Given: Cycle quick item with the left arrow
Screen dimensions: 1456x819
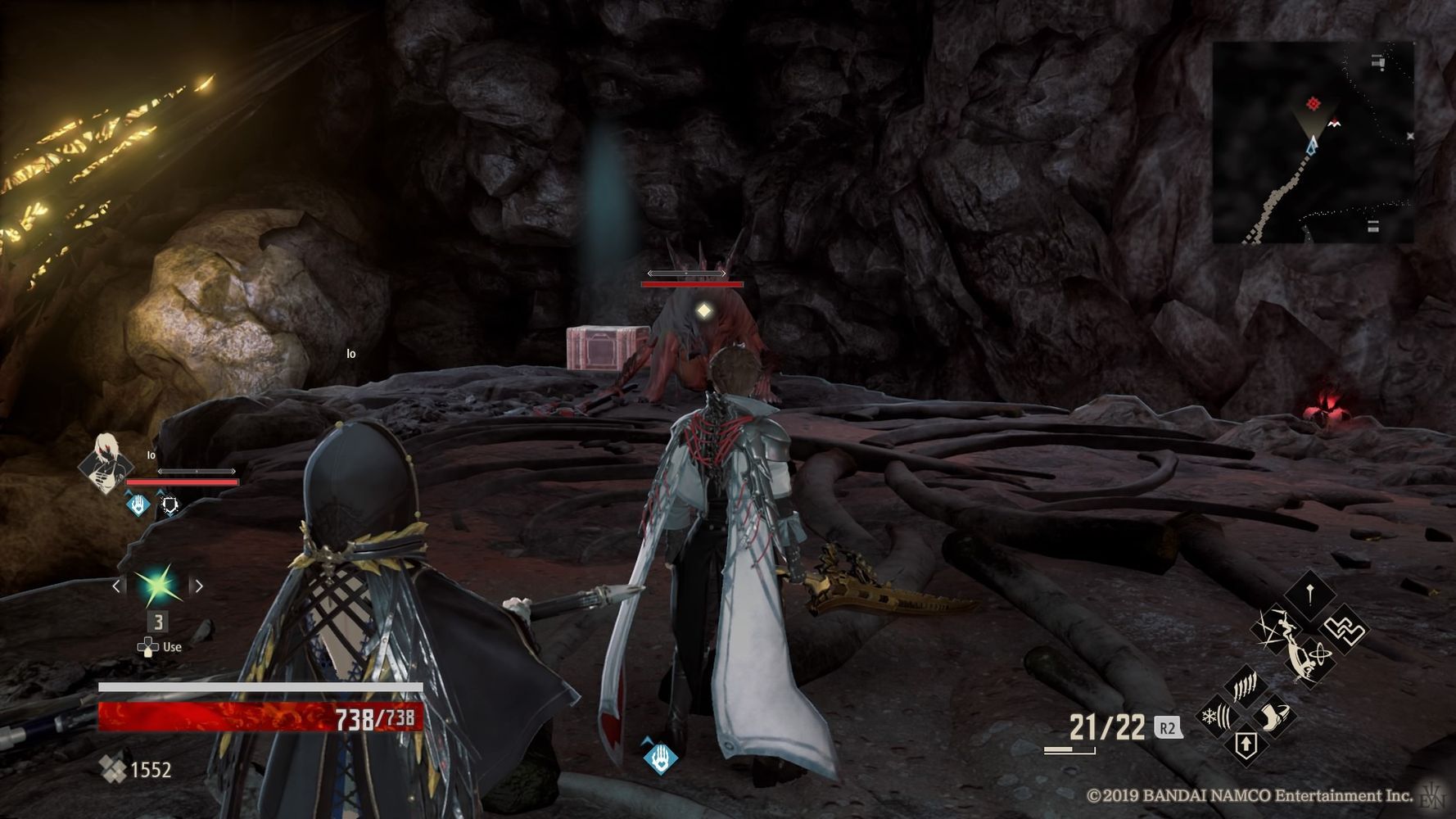Looking at the screenshot, I should click(117, 586).
